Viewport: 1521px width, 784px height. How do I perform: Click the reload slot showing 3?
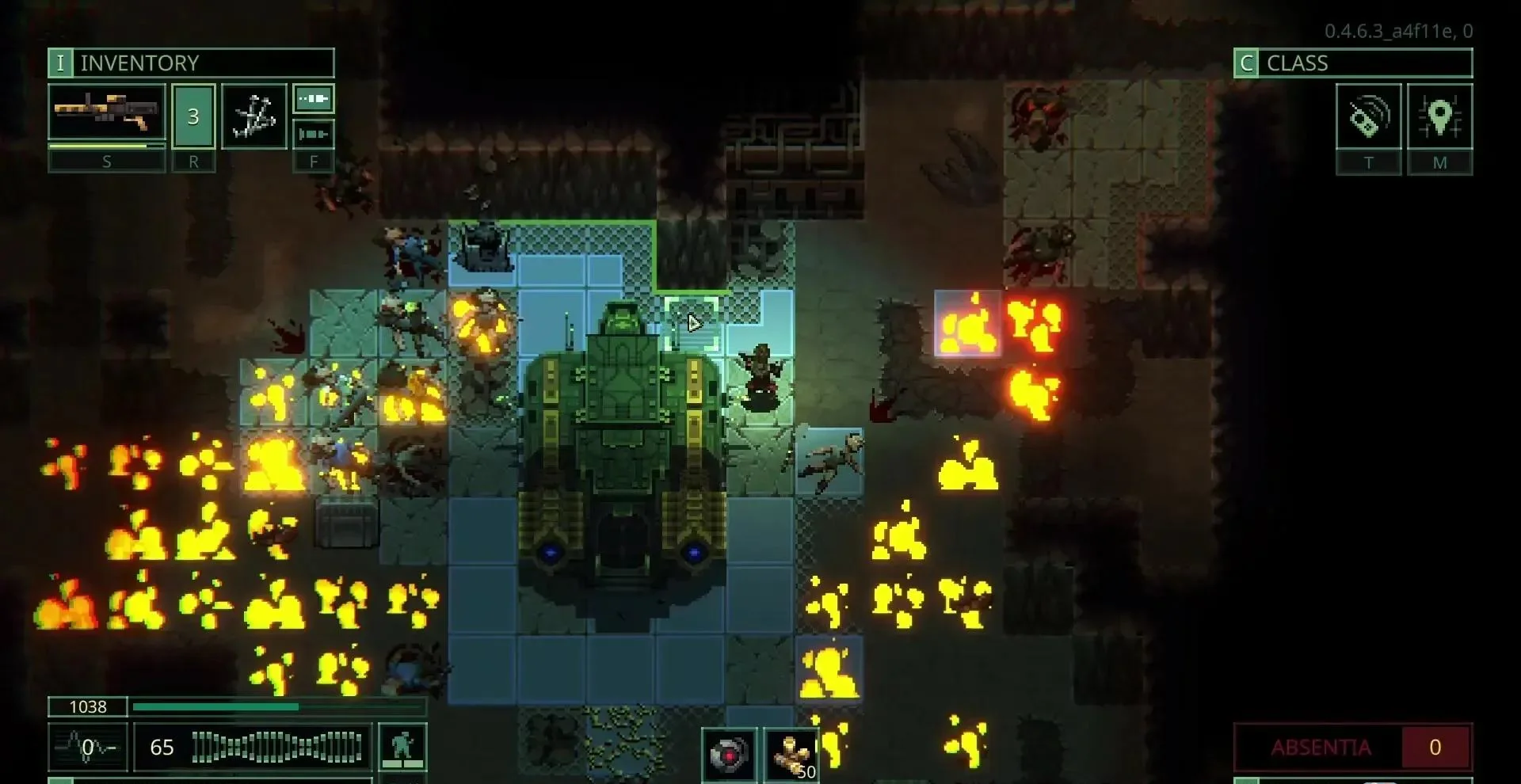193,116
